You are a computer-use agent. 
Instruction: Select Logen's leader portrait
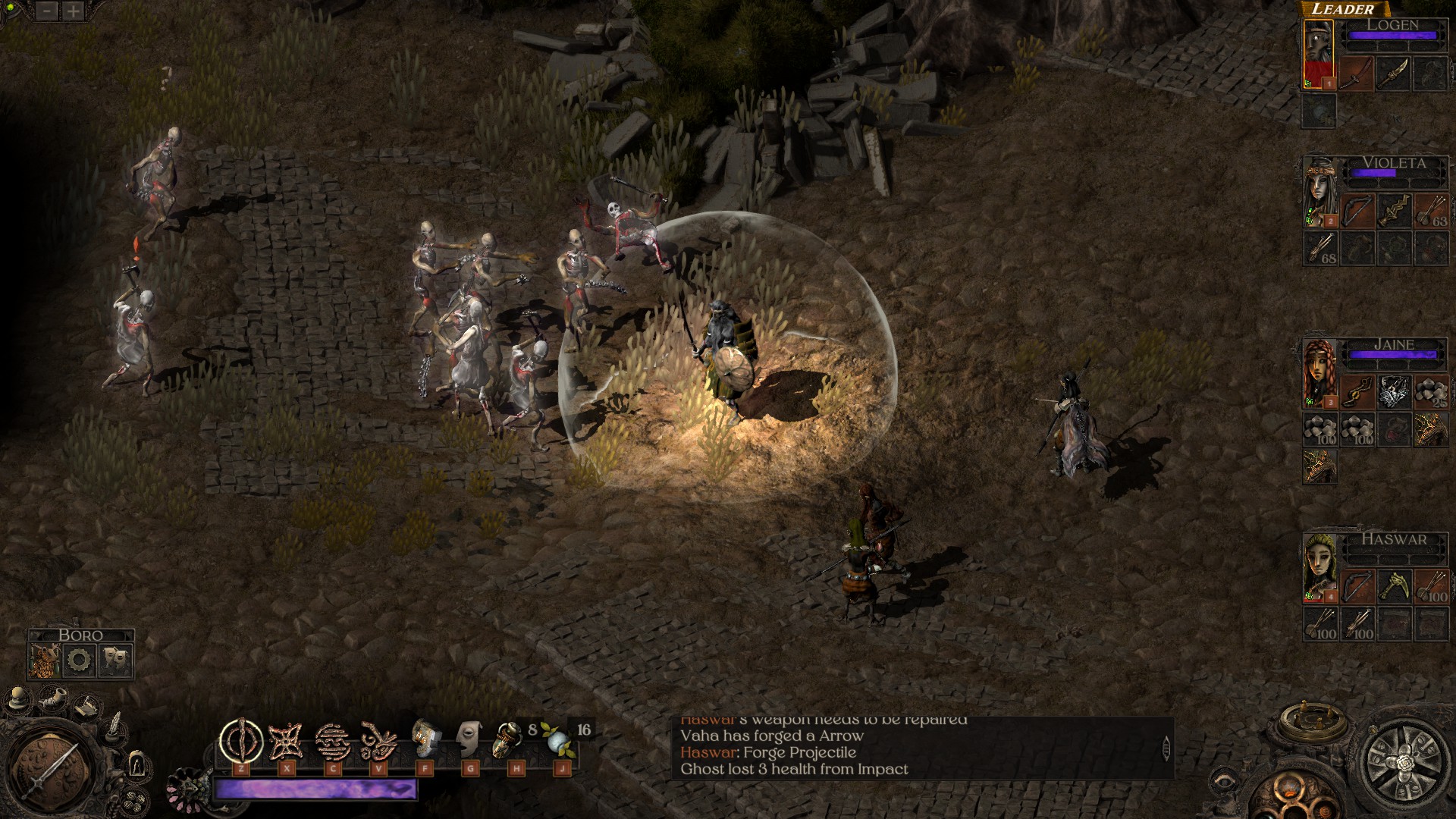click(x=1319, y=55)
